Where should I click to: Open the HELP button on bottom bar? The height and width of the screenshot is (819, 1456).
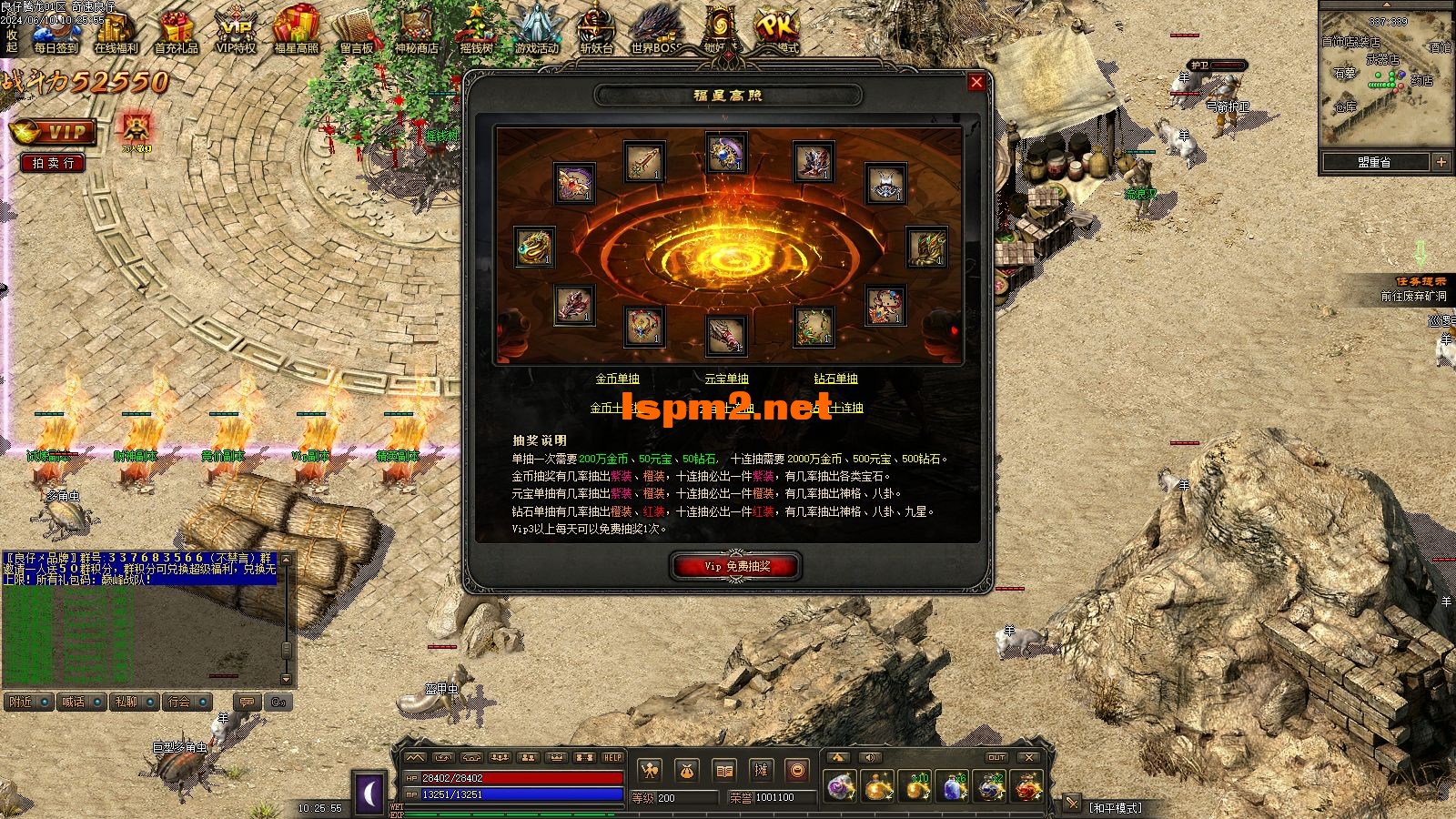(612, 757)
